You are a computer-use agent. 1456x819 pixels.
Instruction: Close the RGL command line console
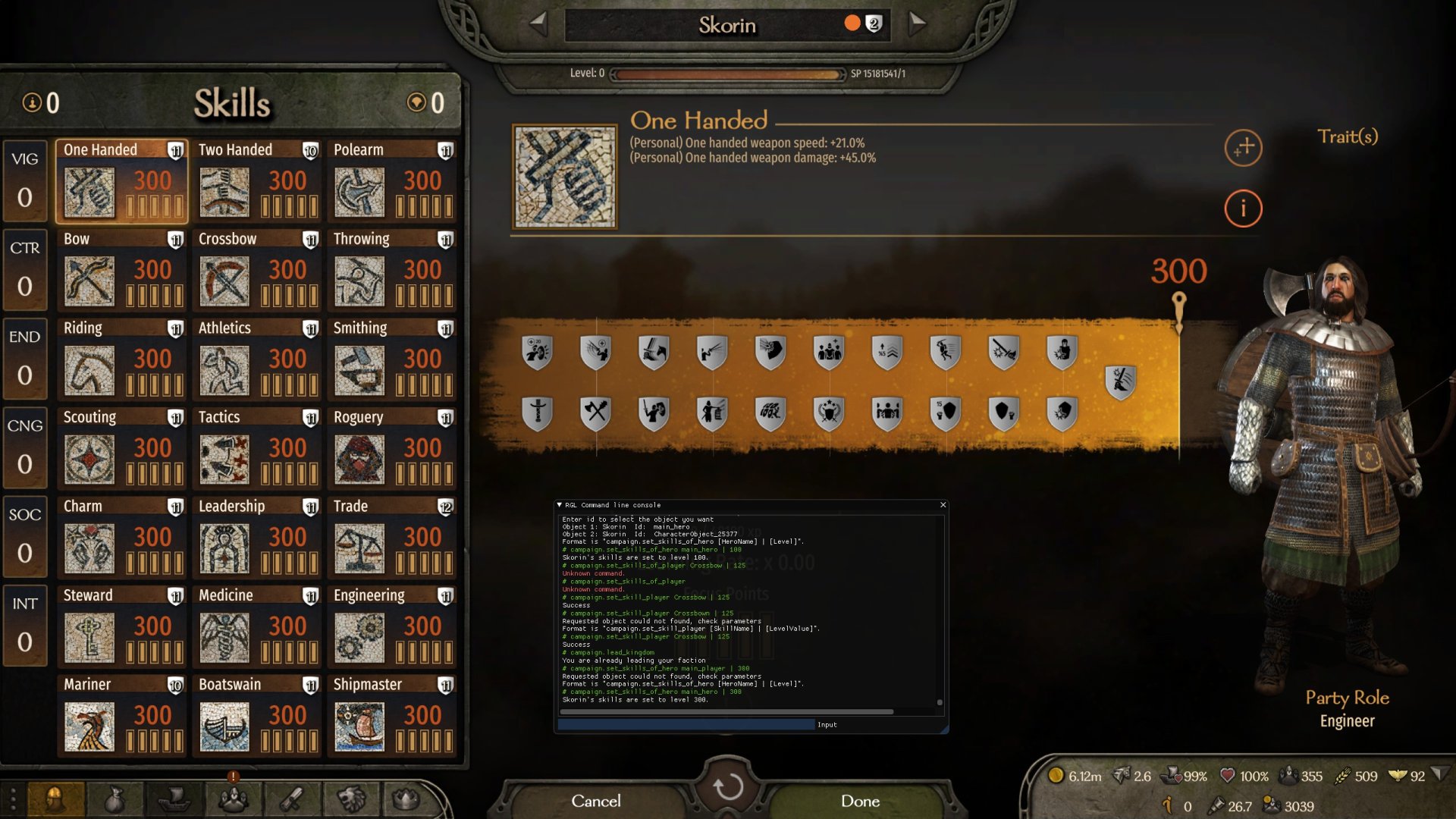tap(943, 505)
